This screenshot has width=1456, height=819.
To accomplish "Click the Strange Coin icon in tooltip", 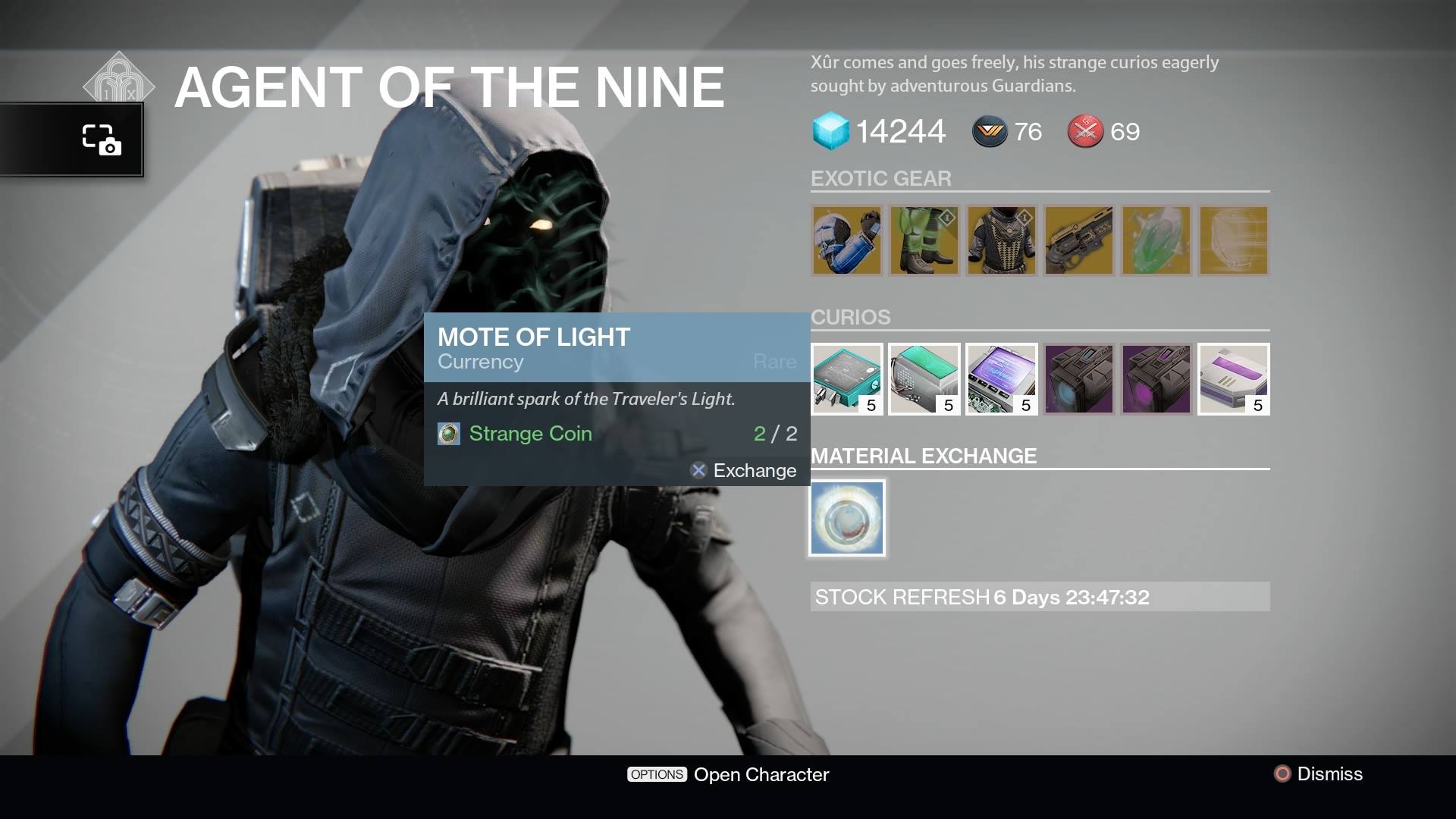I will click(449, 434).
